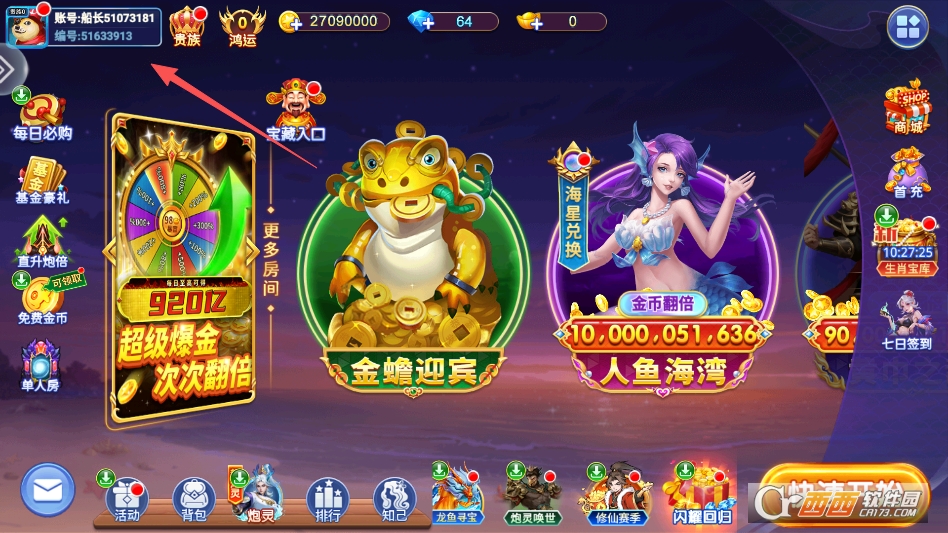Enter the 单人房 single-player room
Viewport: 948px width, 533px height.
point(40,364)
